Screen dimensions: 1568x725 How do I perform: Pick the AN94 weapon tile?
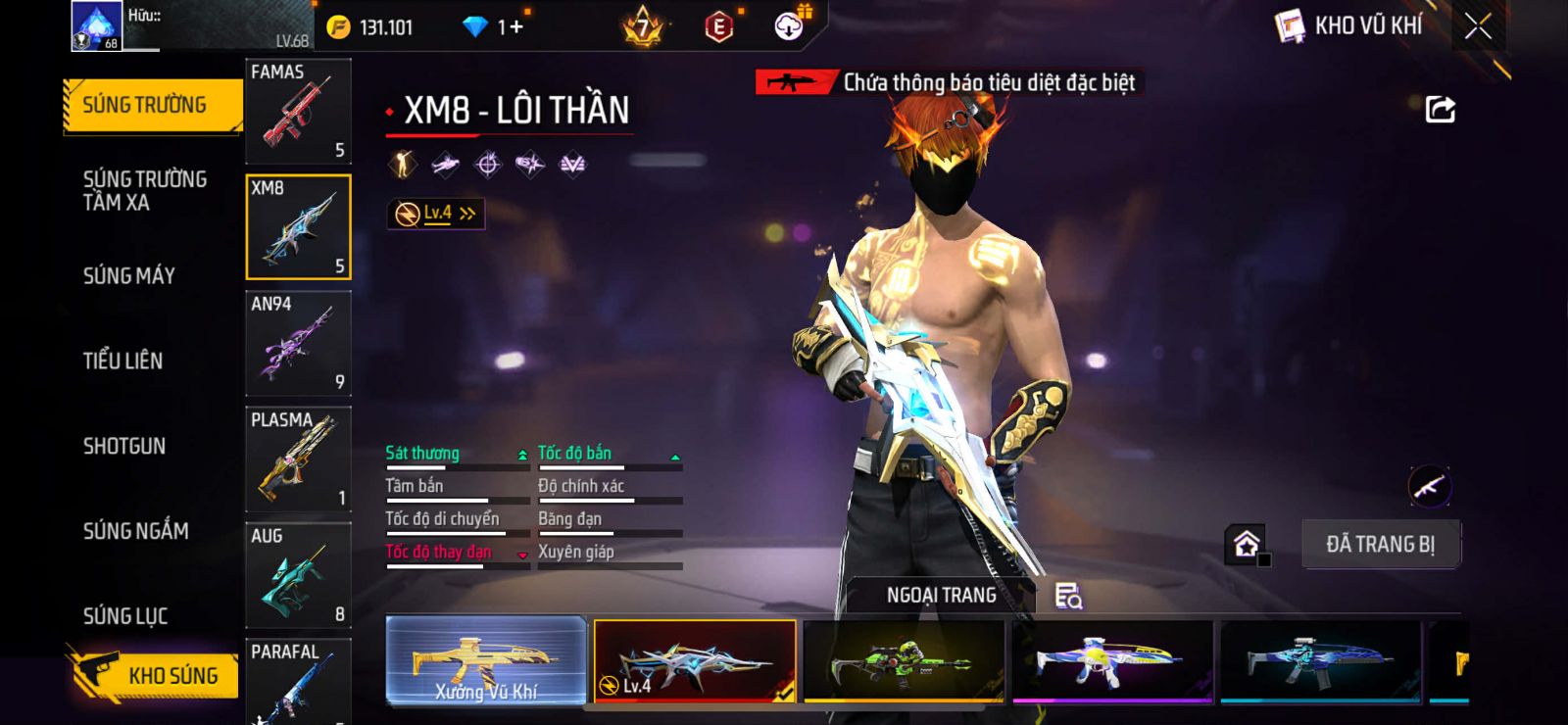coord(298,343)
